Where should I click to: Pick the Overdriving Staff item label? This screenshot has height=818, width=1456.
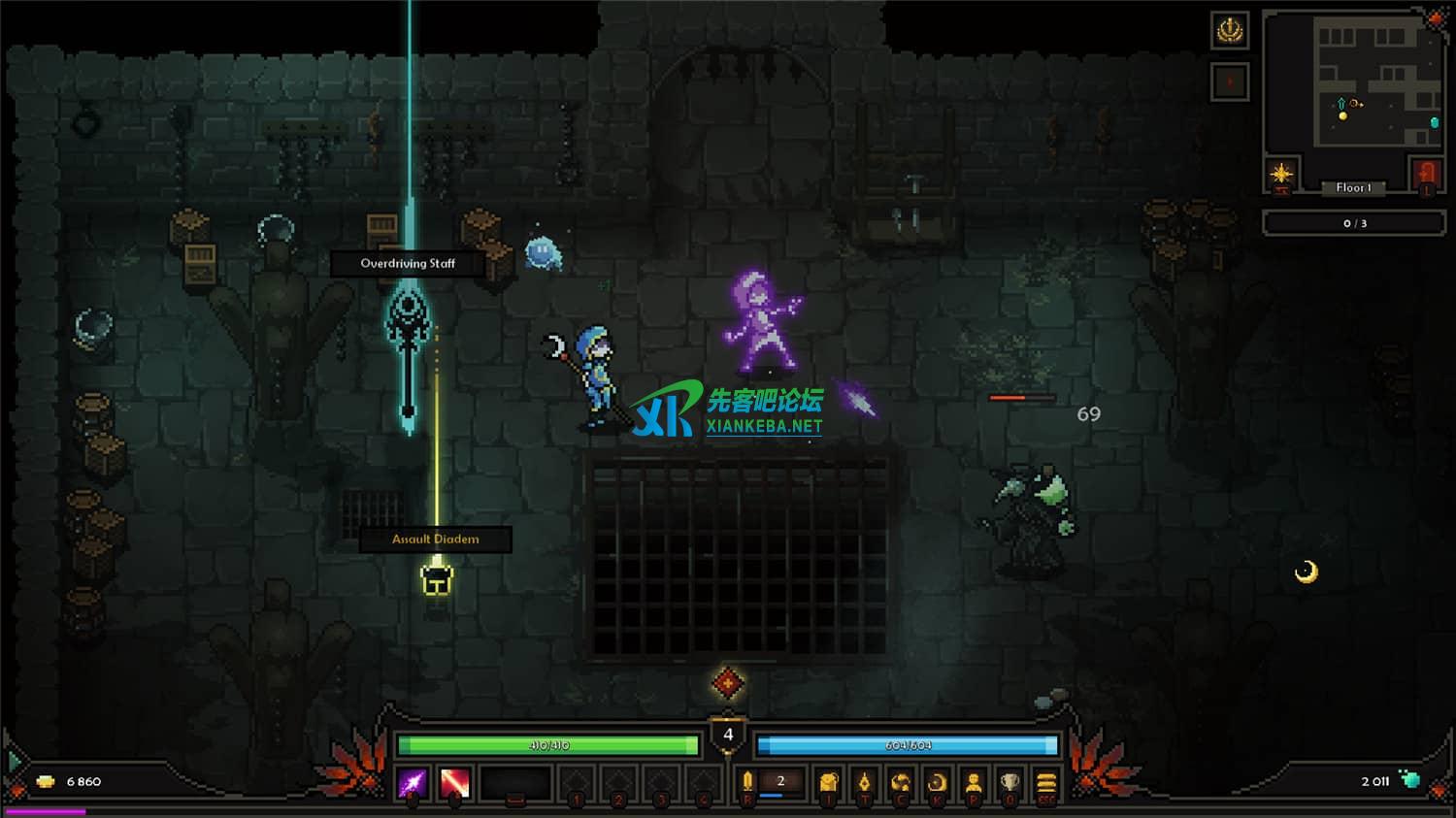[408, 263]
